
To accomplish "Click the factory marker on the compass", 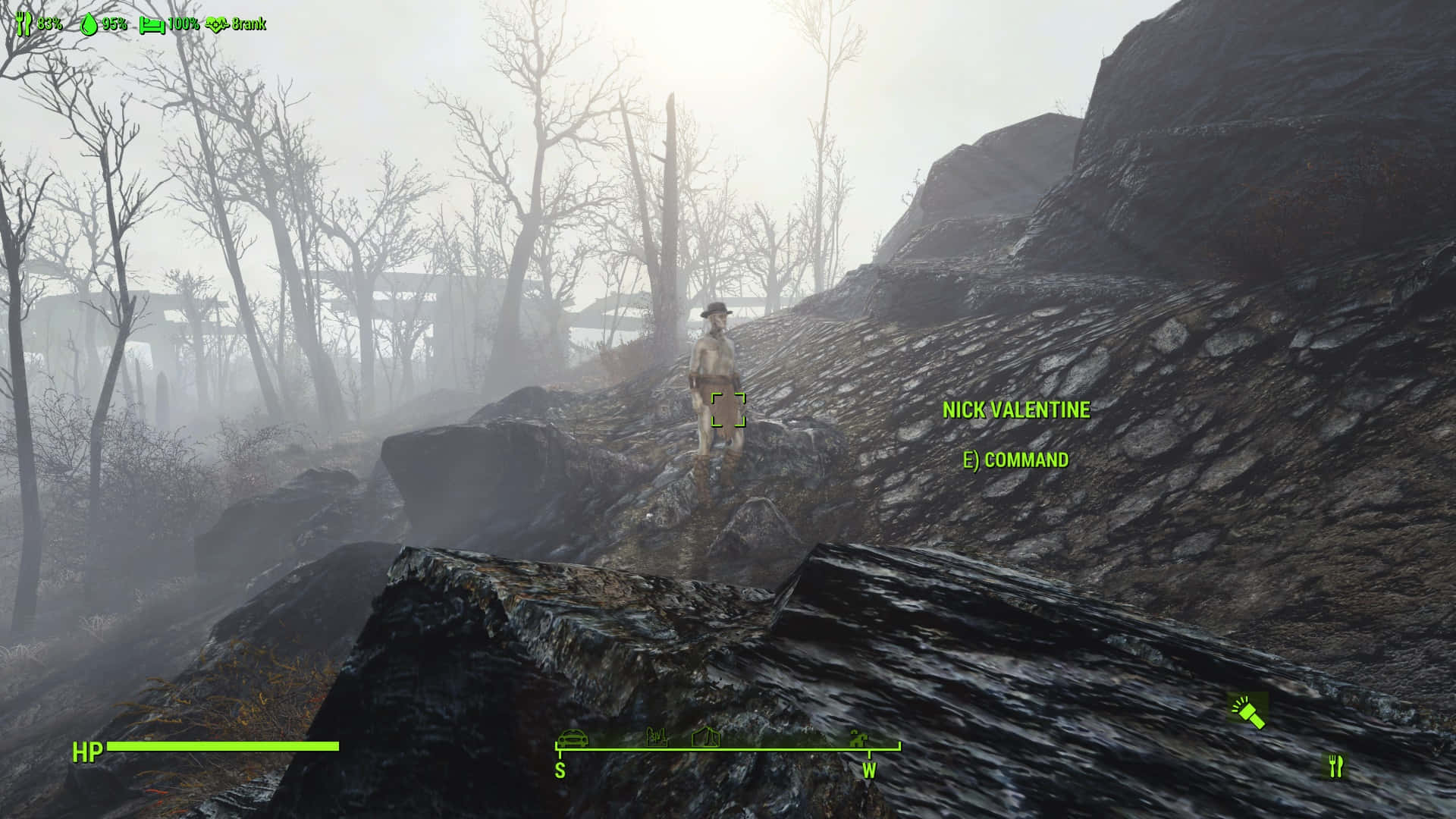I will pos(657,736).
